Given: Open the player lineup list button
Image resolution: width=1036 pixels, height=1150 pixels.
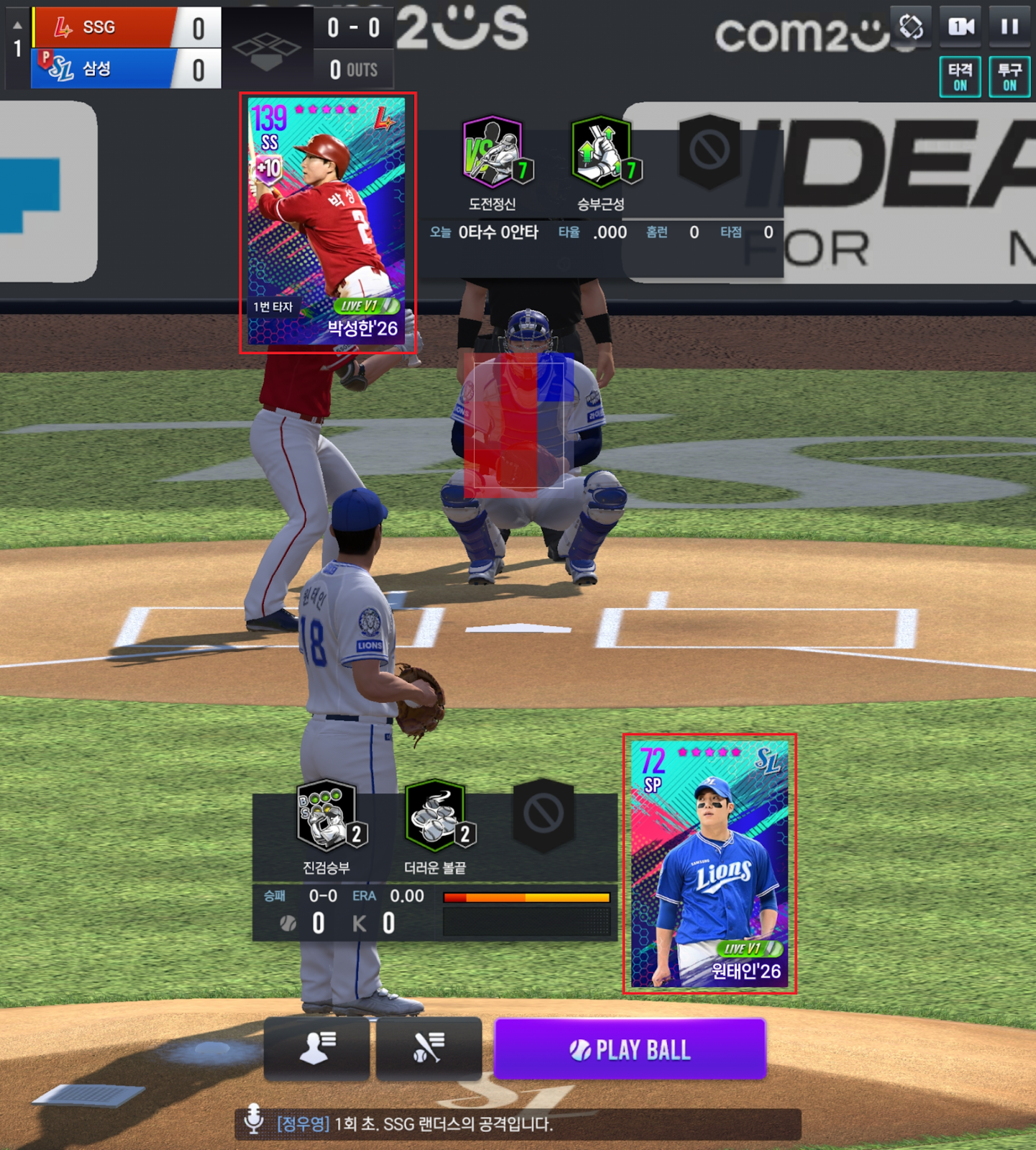Looking at the screenshot, I should (317, 1049).
